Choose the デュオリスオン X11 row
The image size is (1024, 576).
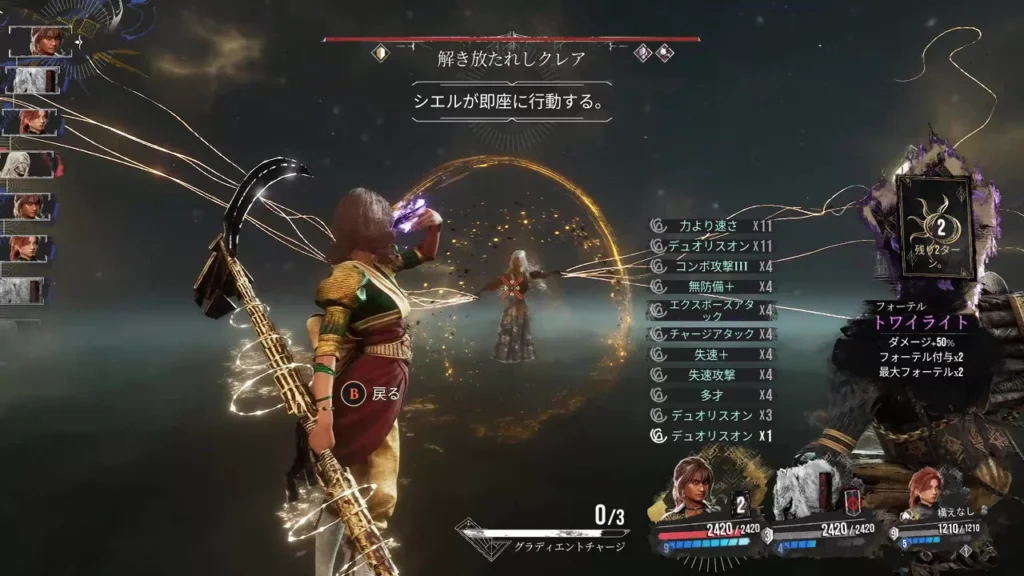(x=711, y=246)
